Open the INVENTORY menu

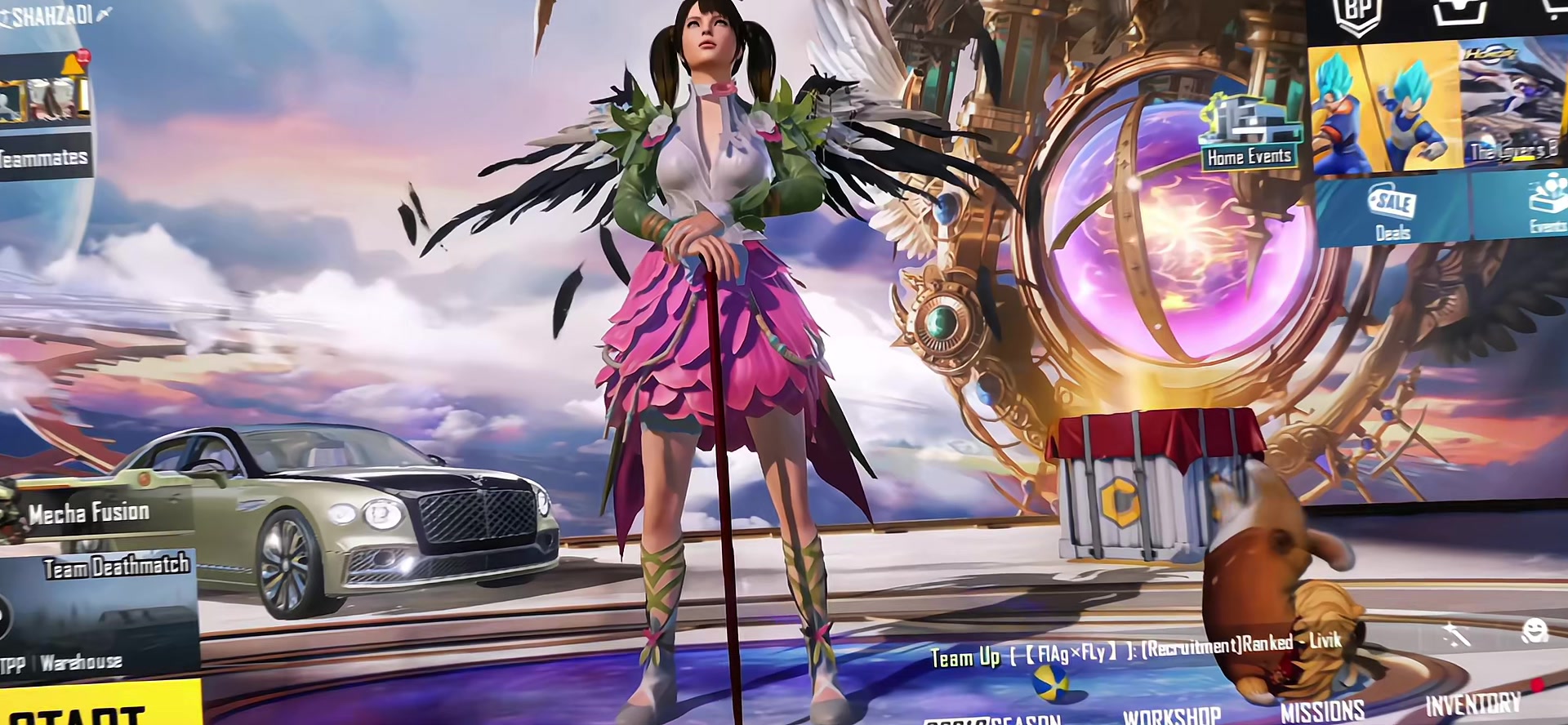pos(1473,705)
